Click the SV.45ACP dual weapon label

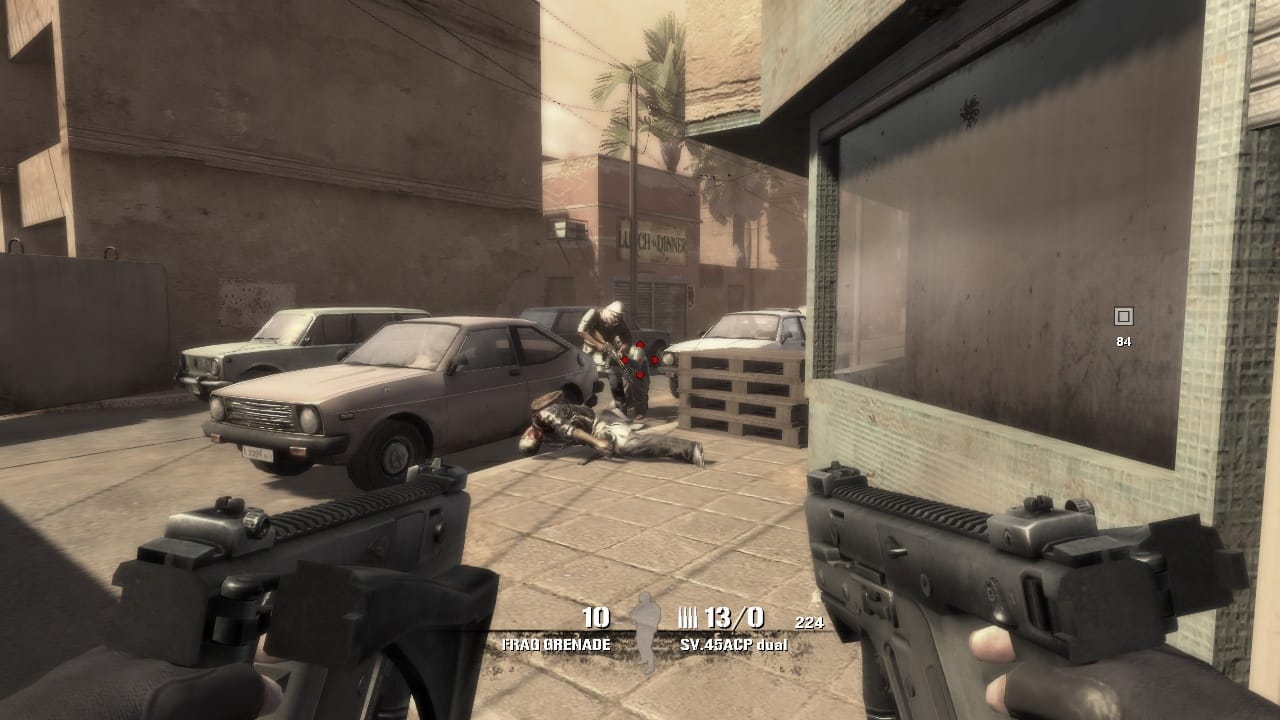(733, 645)
